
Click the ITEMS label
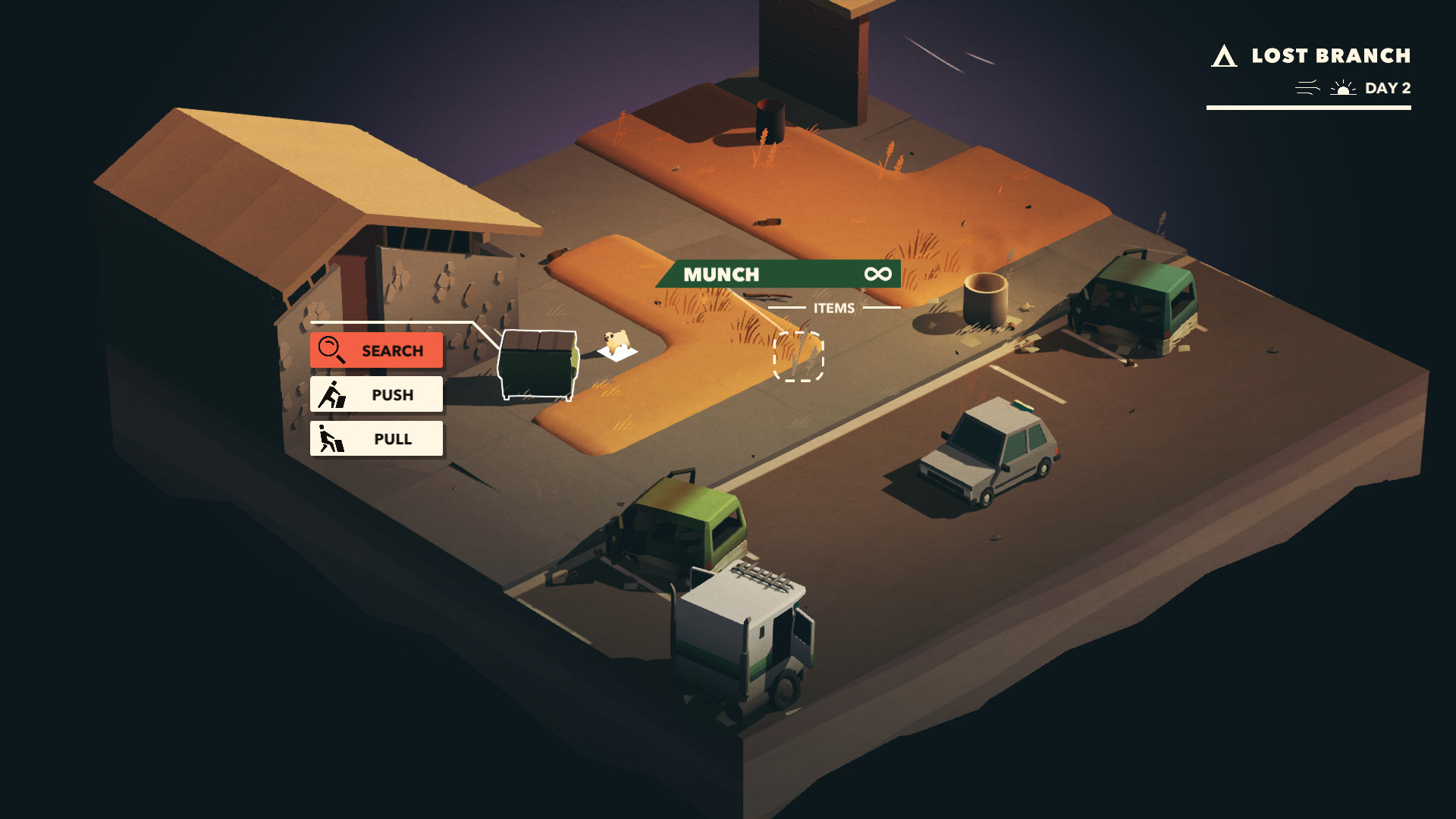click(836, 308)
